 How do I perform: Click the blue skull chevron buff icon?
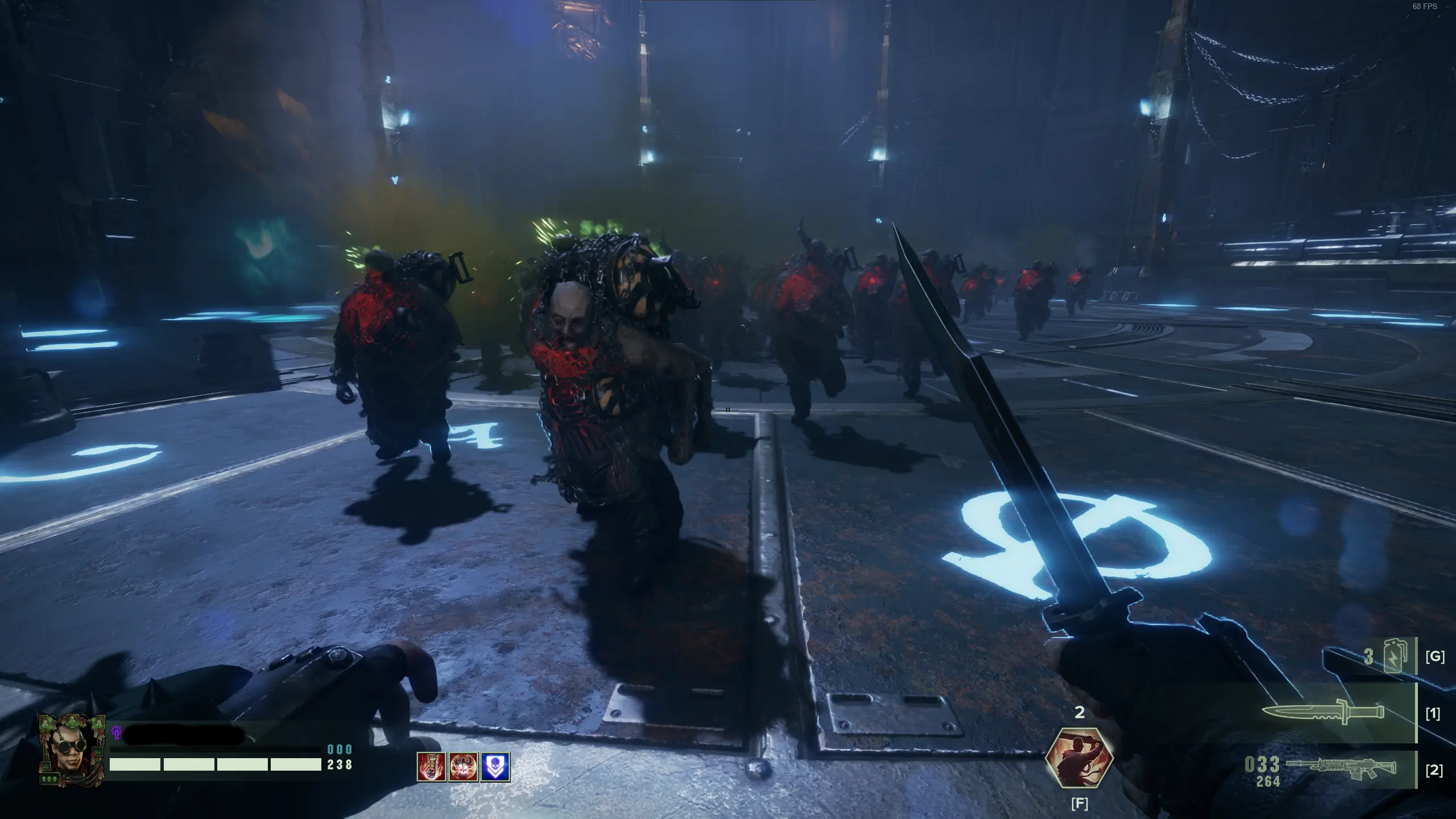tap(495, 767)
